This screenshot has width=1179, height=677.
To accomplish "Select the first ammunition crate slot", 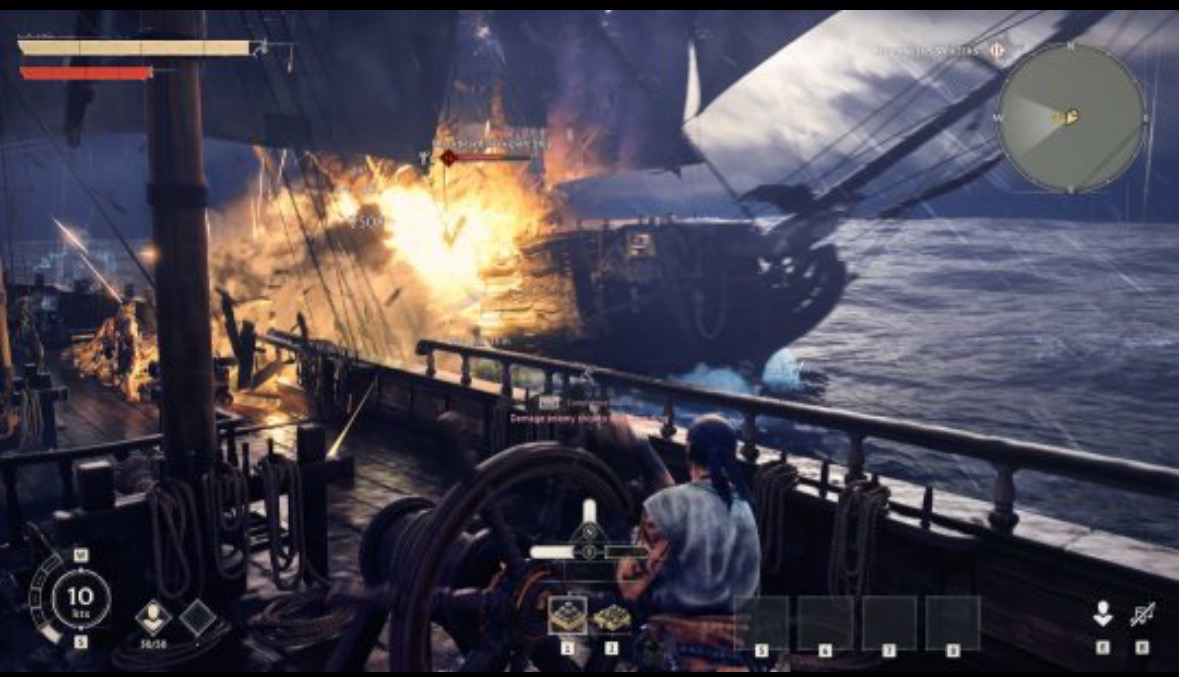I will click(x=568, y=617).
